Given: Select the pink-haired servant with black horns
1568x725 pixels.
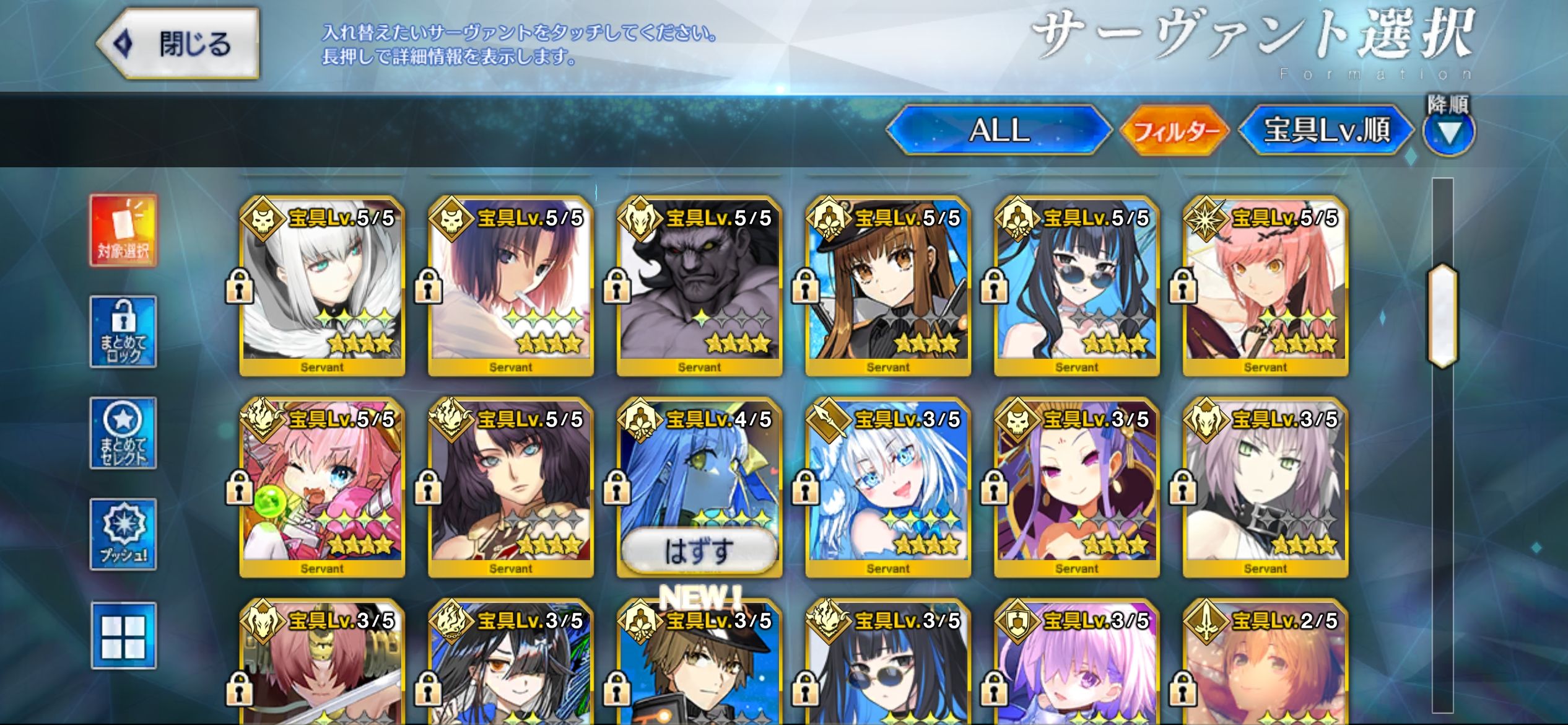Looking at the screenshot, I should 1265,286.
